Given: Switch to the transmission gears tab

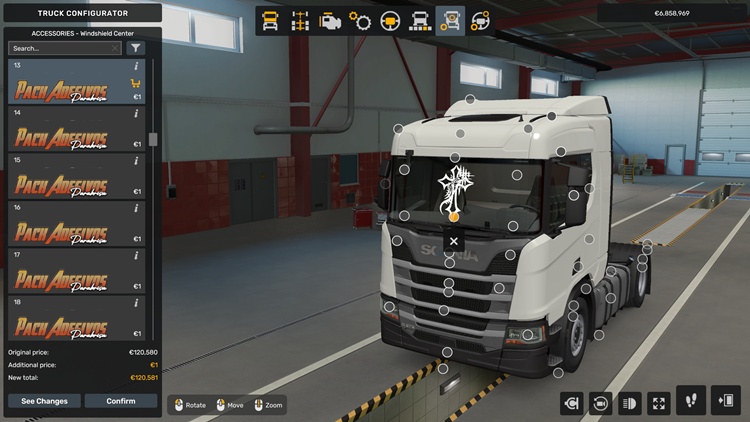Looking at the screenshot, I should (360, 20).
